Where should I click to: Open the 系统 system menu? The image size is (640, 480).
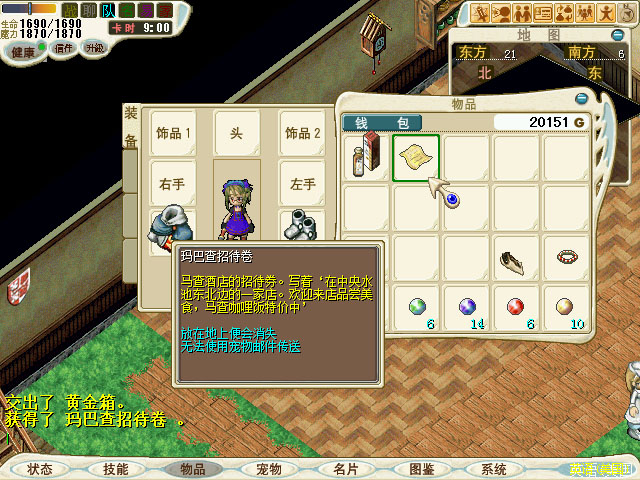[494, 468]
